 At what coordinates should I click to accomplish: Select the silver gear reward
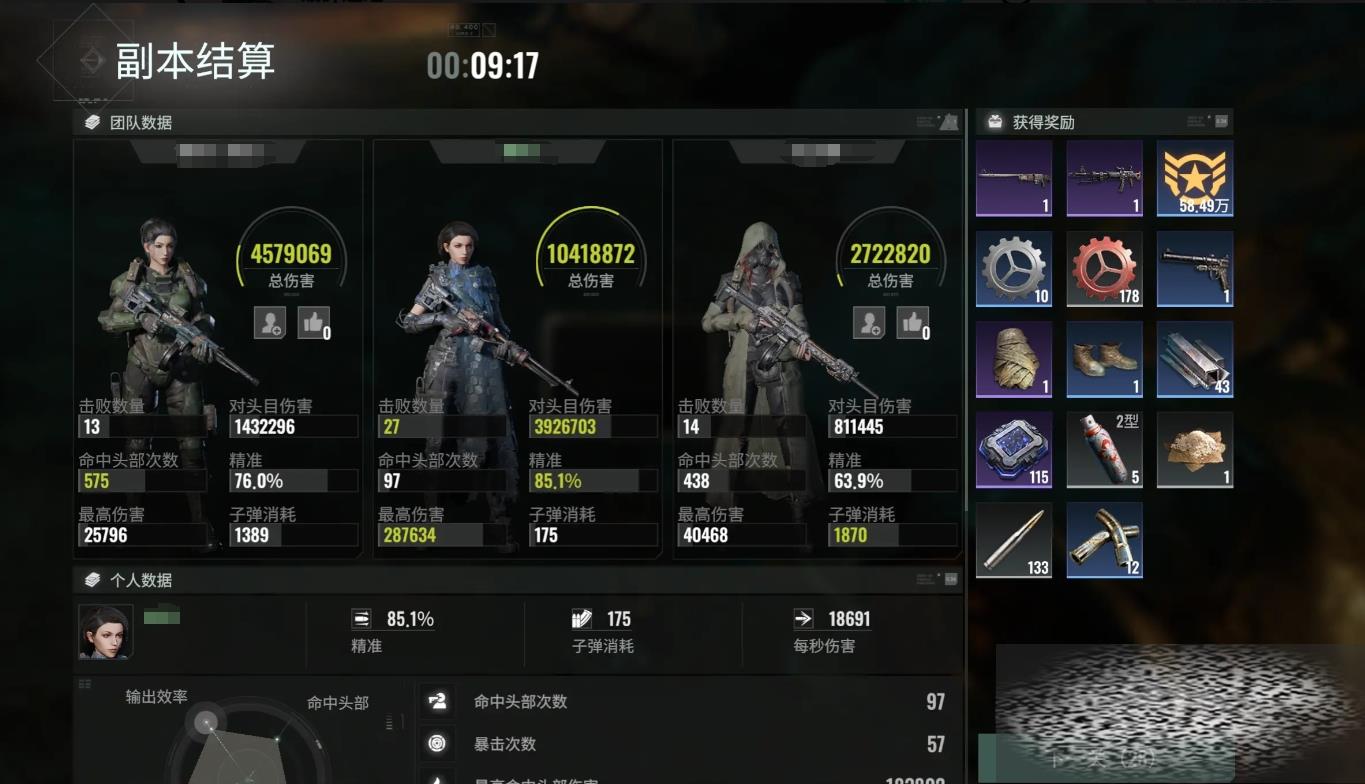[1014, 268]
